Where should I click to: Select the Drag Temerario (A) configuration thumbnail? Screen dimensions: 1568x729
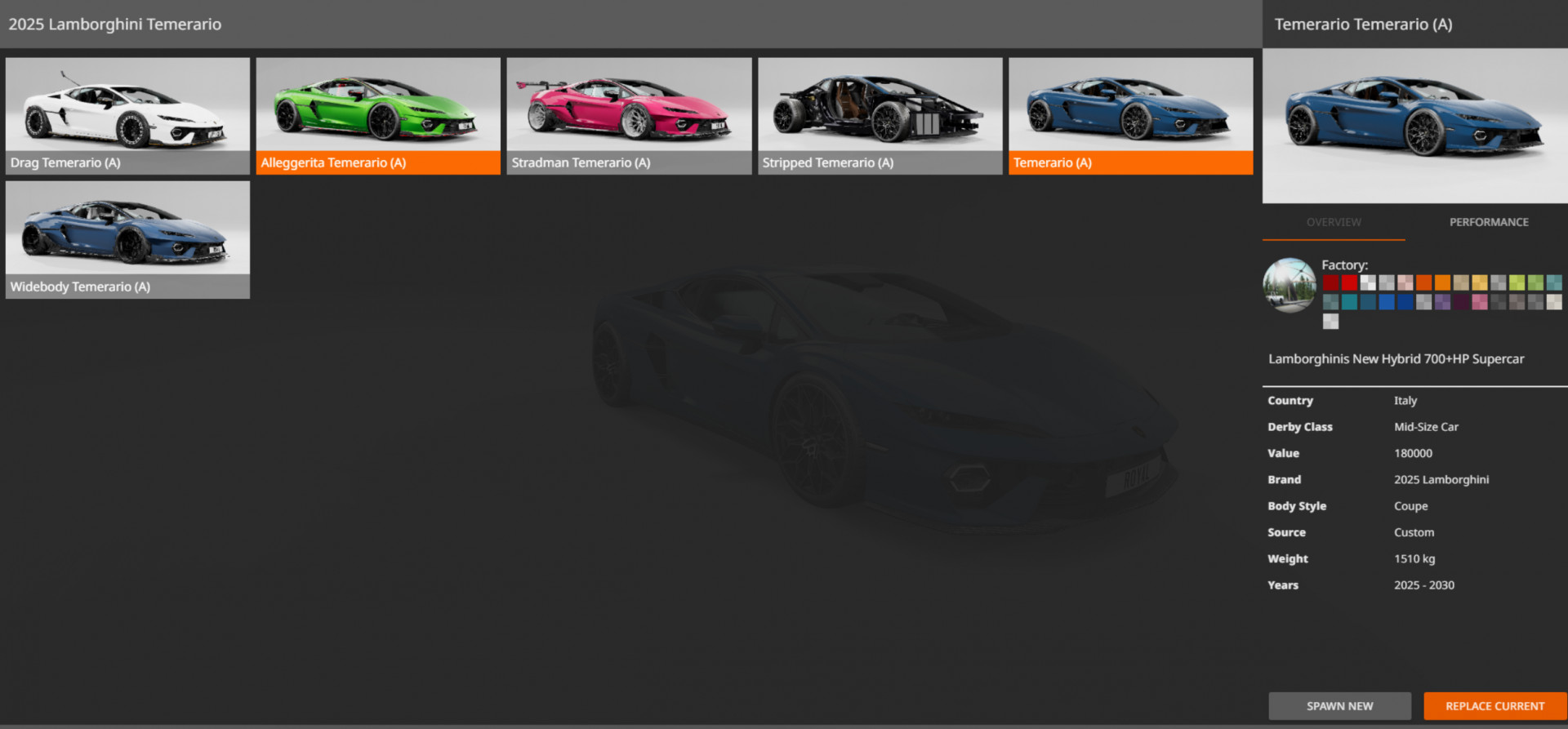click(127, 114)
